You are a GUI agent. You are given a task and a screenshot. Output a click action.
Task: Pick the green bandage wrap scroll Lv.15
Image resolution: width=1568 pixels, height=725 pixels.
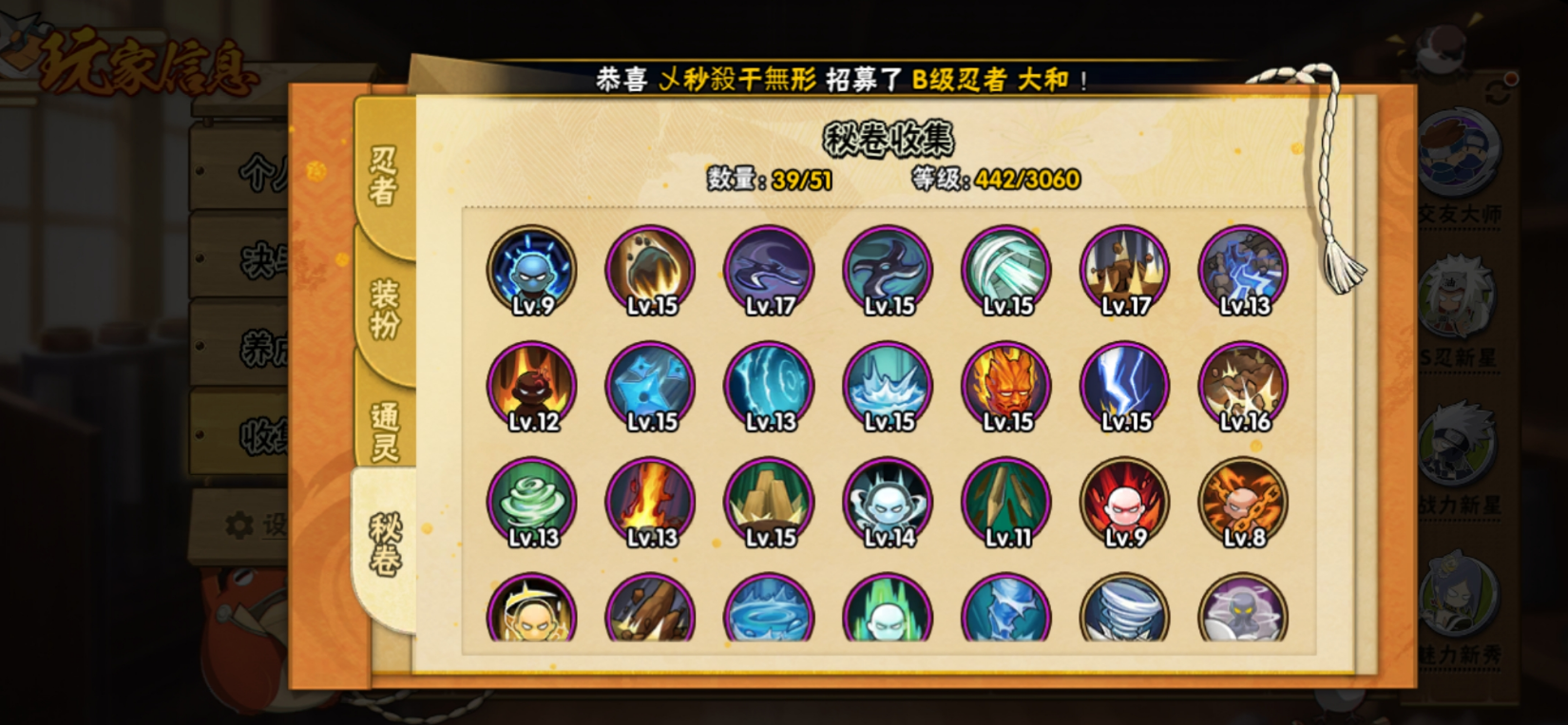click(x=1006, y=271)
